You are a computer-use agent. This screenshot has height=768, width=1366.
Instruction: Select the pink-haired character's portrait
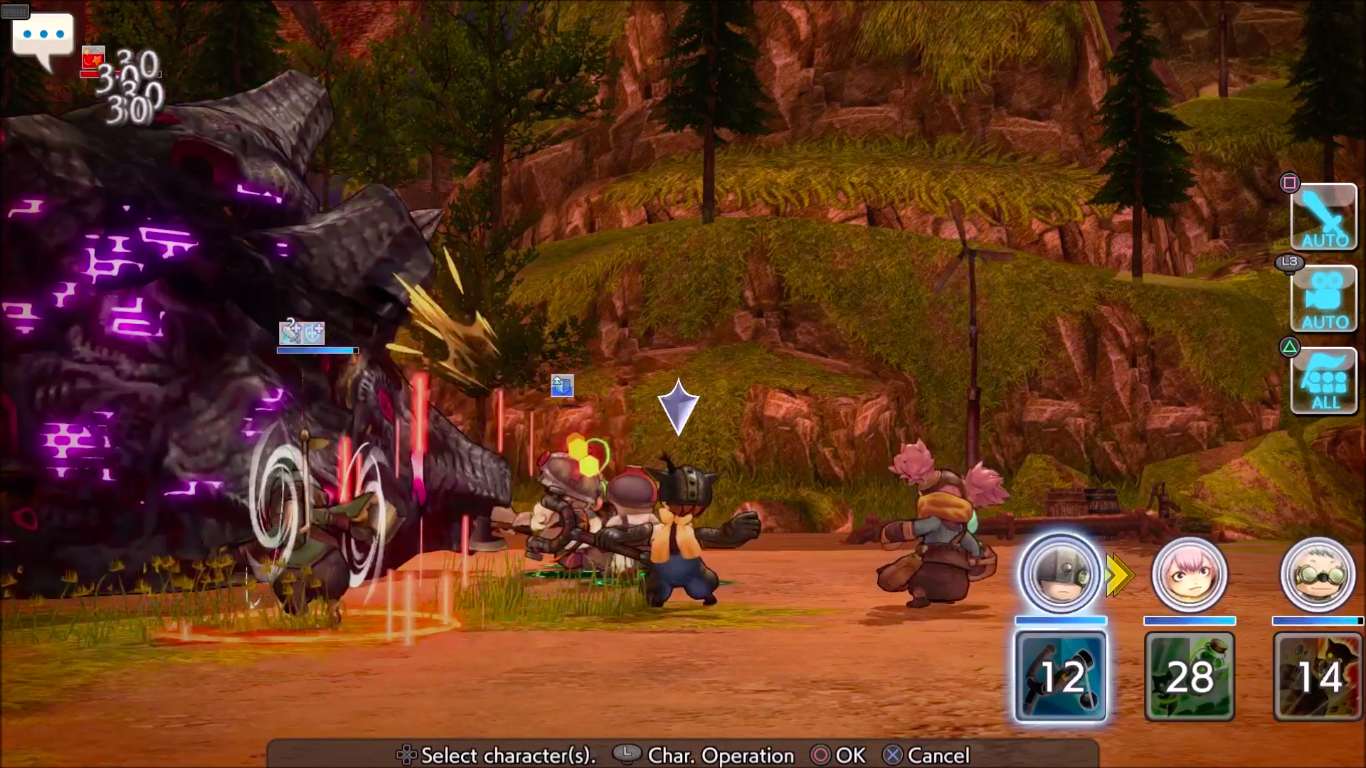1189,574
